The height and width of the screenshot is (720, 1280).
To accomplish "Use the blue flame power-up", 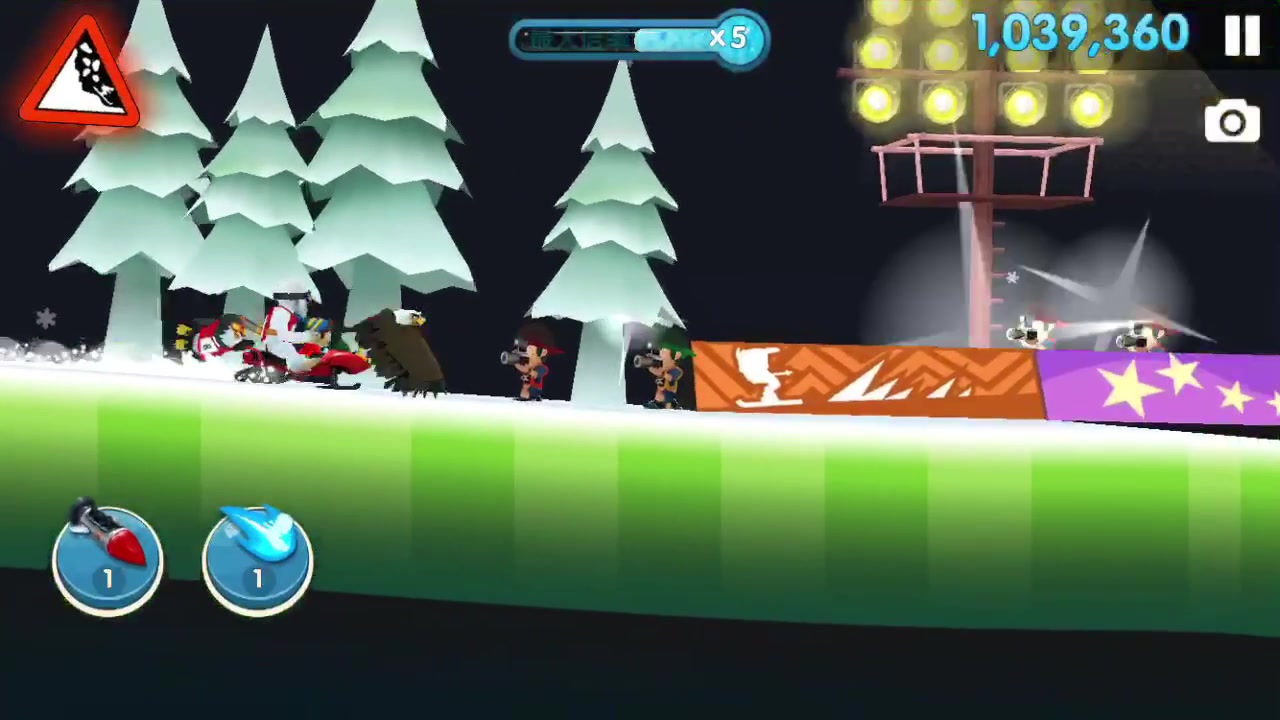I will point(257,559).
